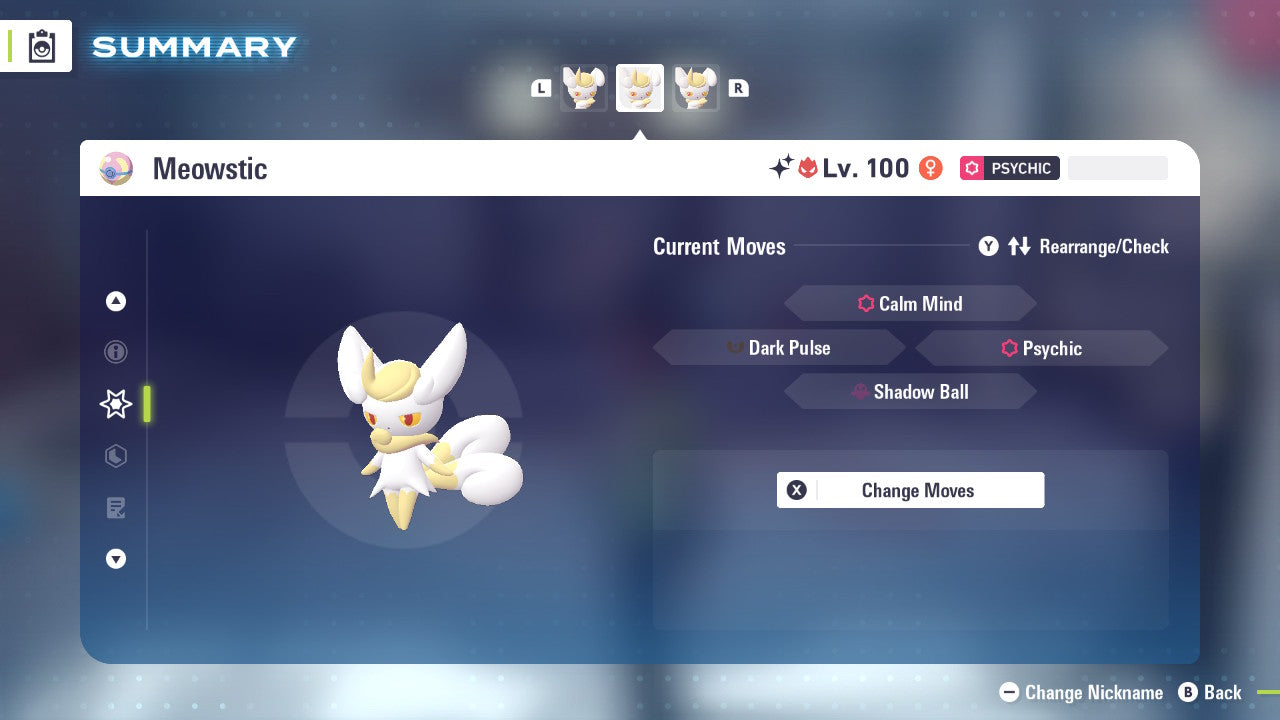Select the star-shaped moves page icon
Image resolution: width=1280 pixels, height=720 pixels.
(115, 404)
